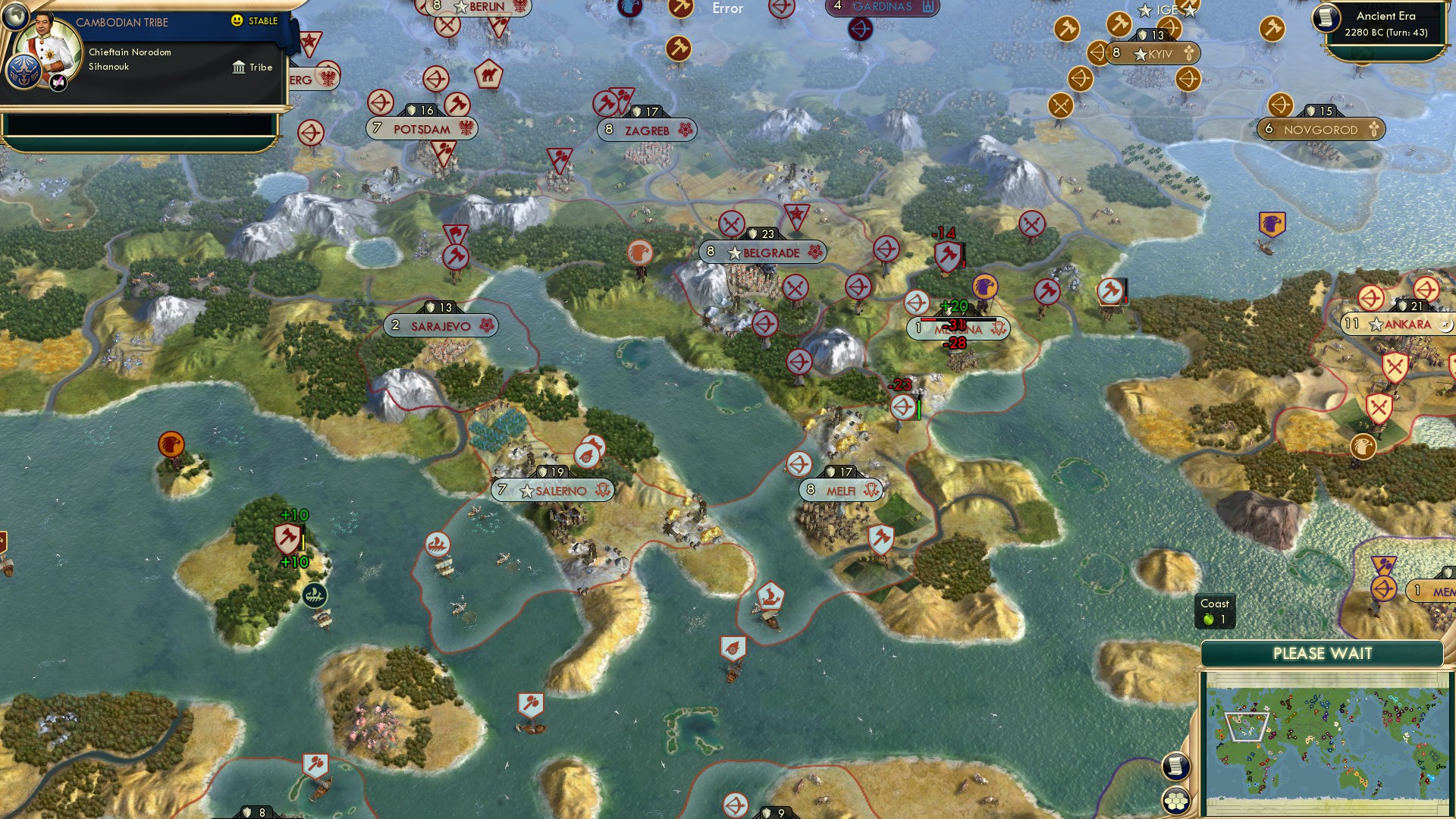1456x819 pixels.
Task: Open the Salerno city screen
Action: coord(551,490)
